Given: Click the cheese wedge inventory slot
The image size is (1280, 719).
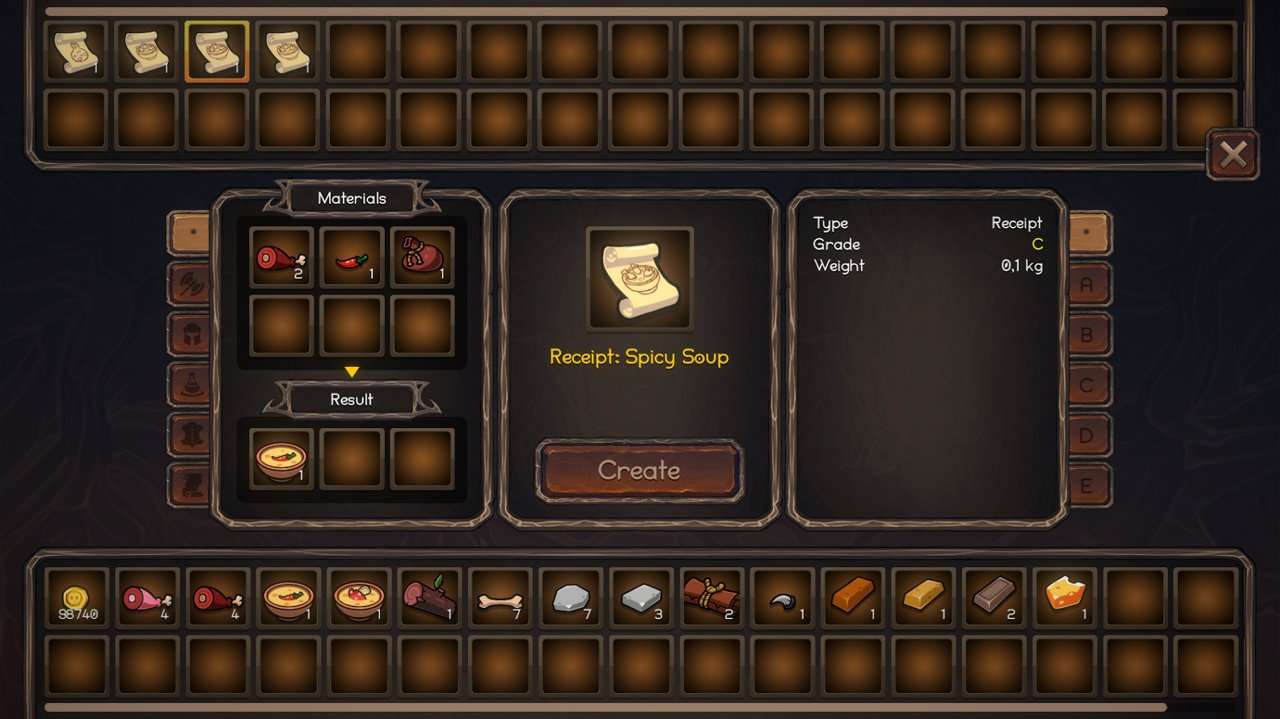Looking at the screenshot, I should tap(1065, 597).
